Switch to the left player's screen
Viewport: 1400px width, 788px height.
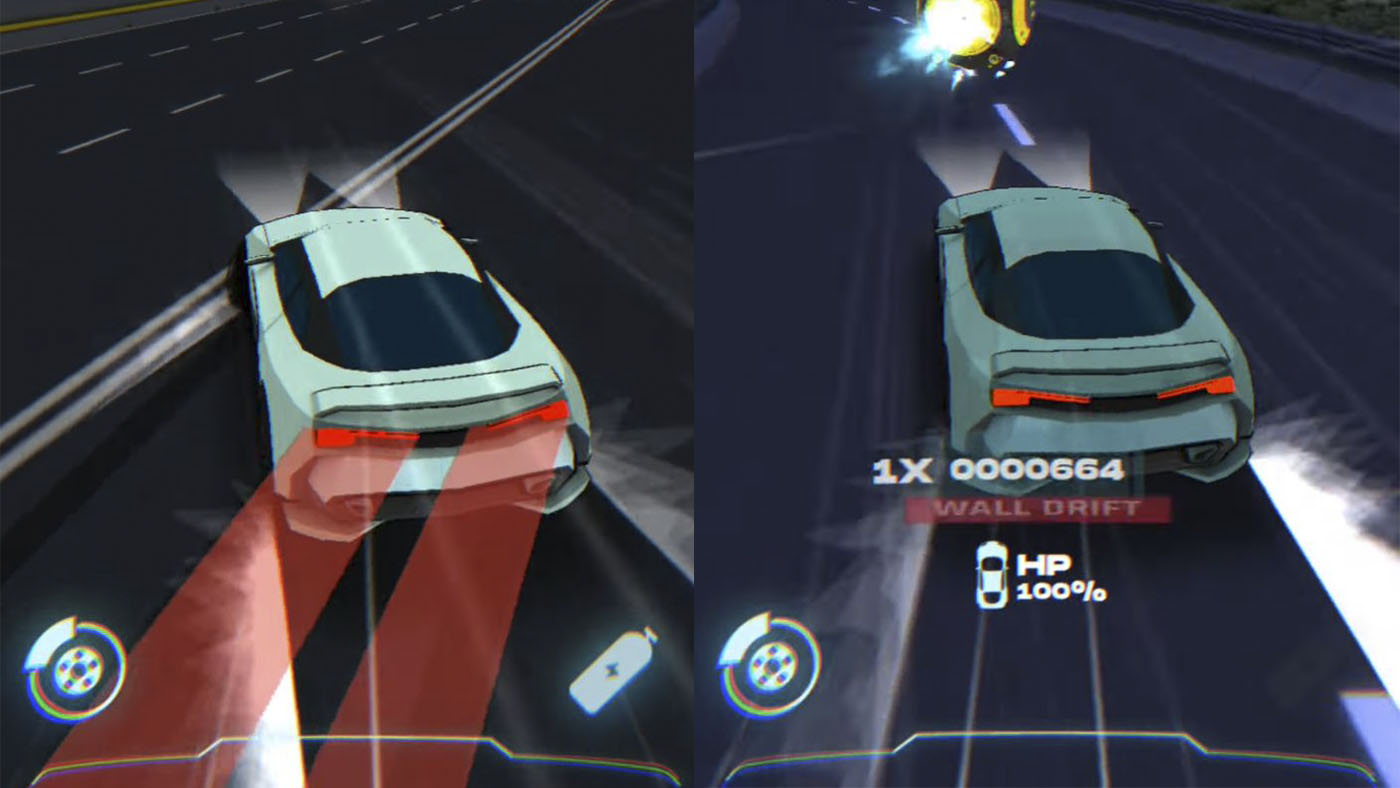[x=350, y=394]
